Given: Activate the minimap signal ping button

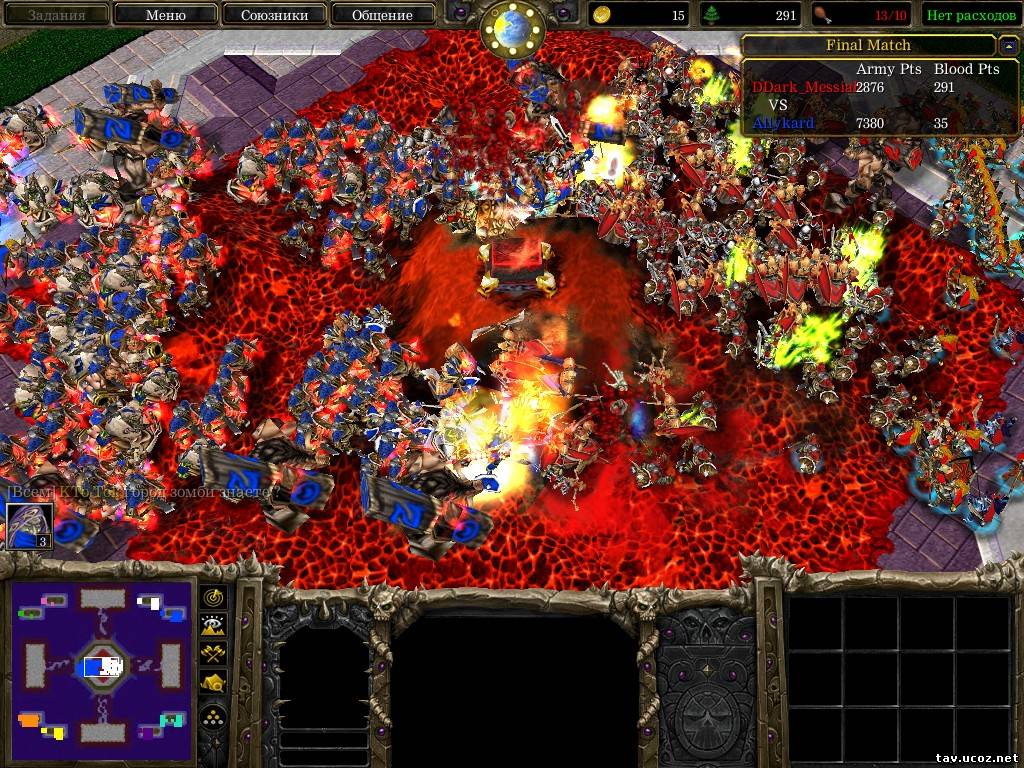Looking at the screenshot, I should [x=213, y=597].
